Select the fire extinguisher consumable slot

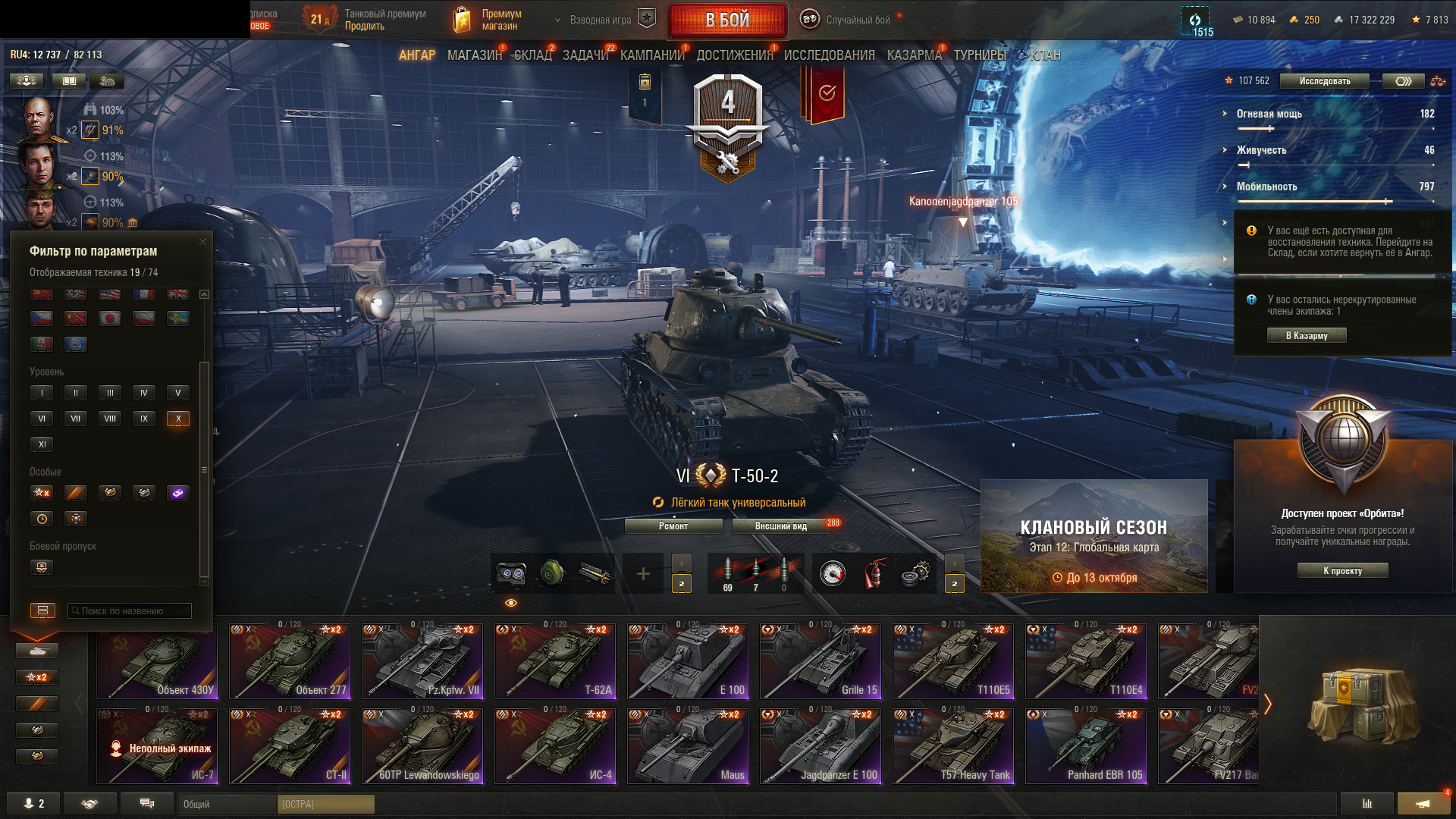click(x=874, y=574)
